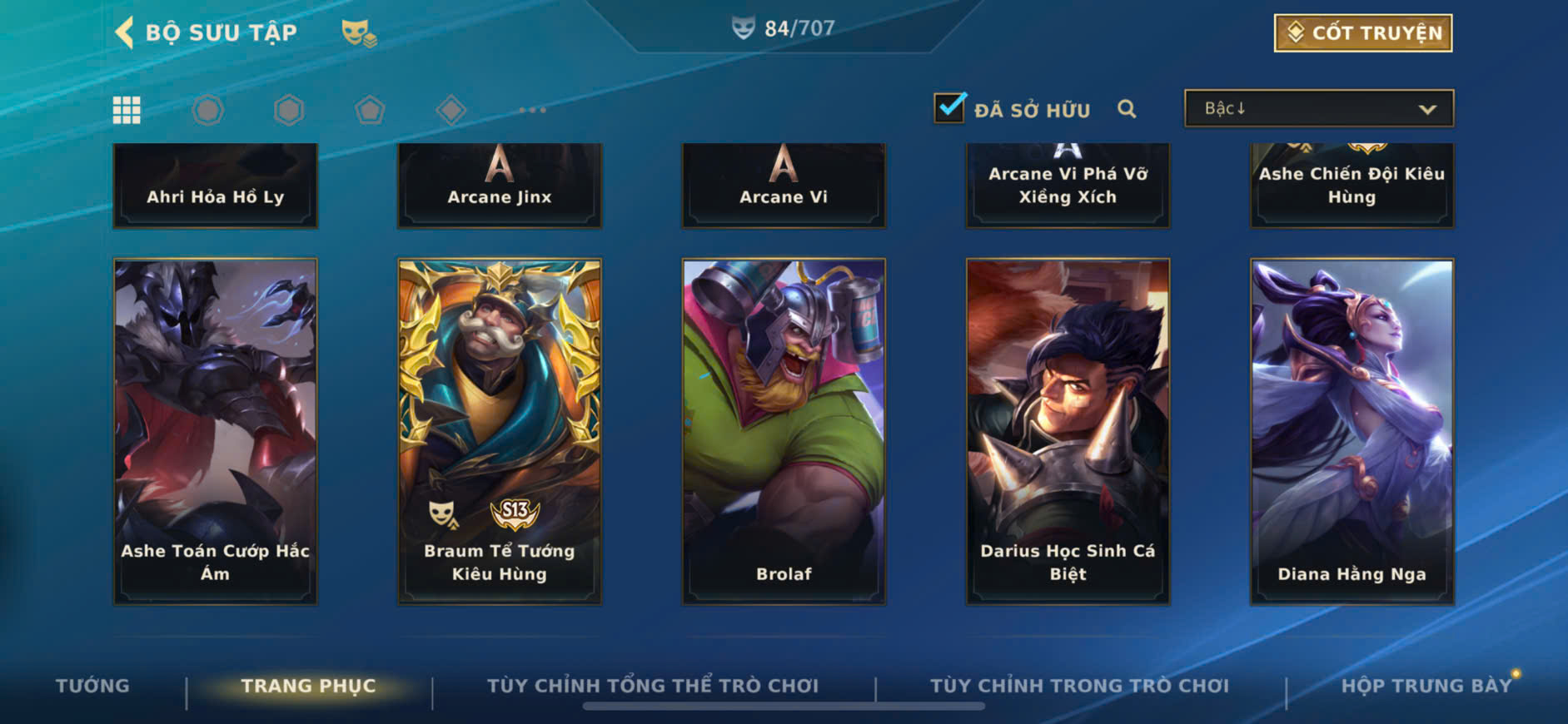Open the Cốt Truyện story button
The height and width of the screenshot is (724, 1568).
1362,33
